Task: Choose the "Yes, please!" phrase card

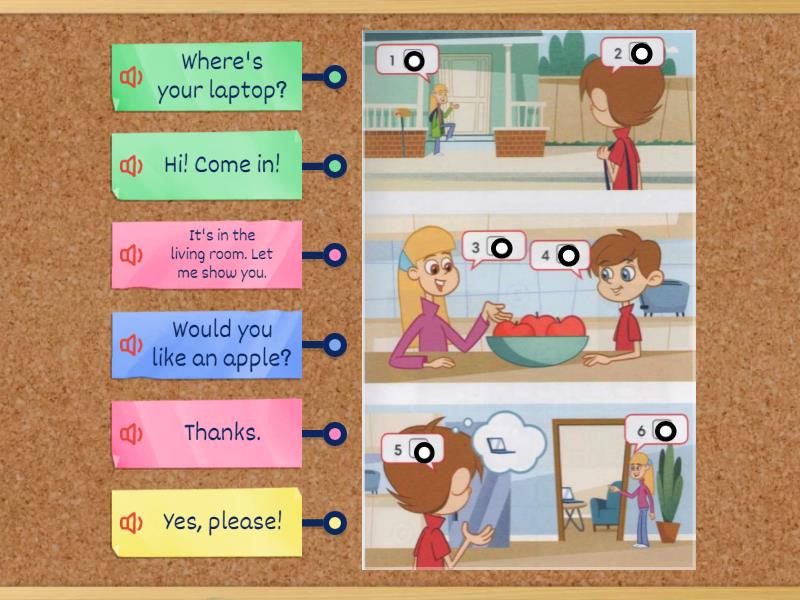Action: [222, 521]
